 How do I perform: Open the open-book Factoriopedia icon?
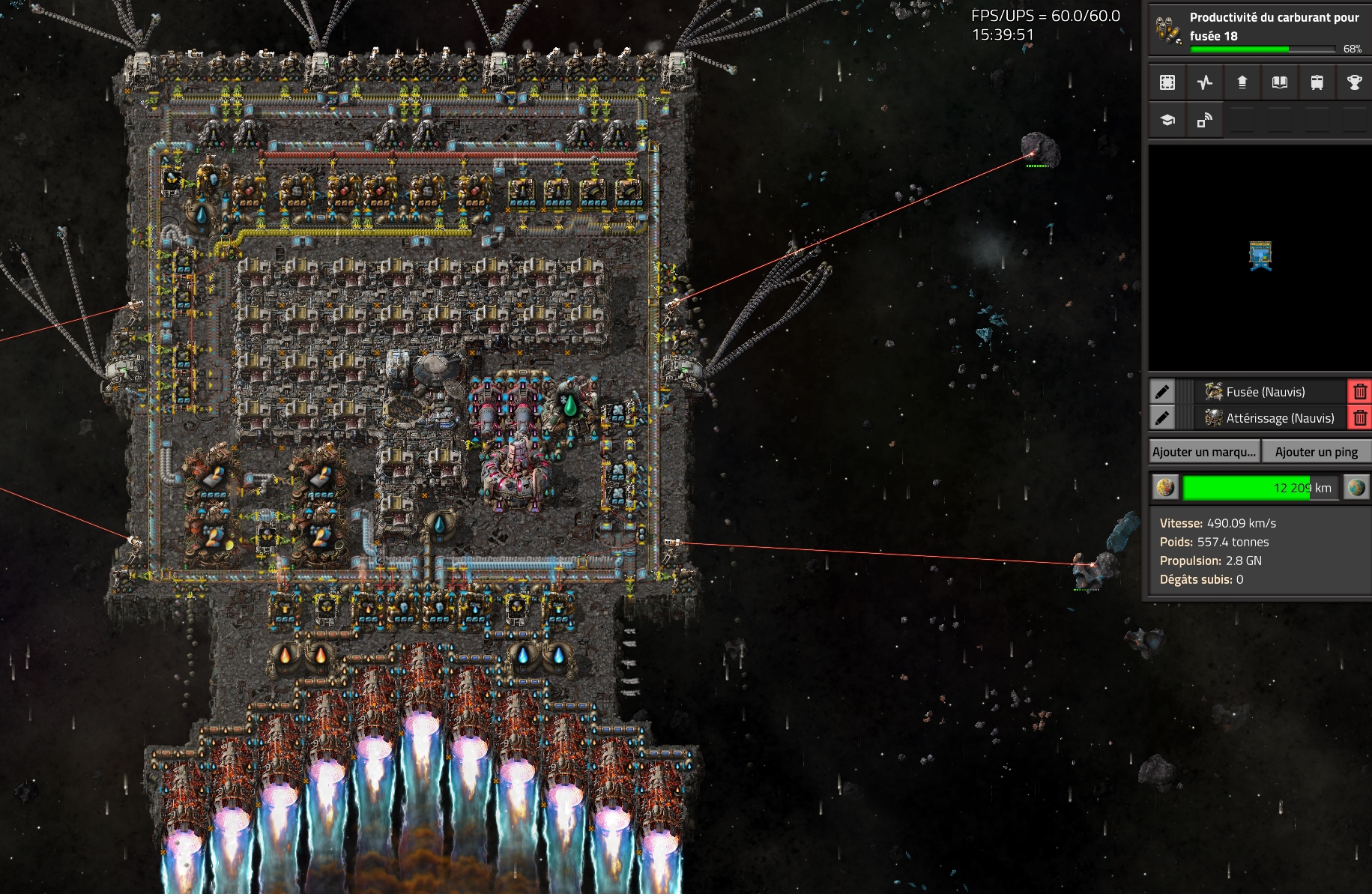tap(1280, 82)
